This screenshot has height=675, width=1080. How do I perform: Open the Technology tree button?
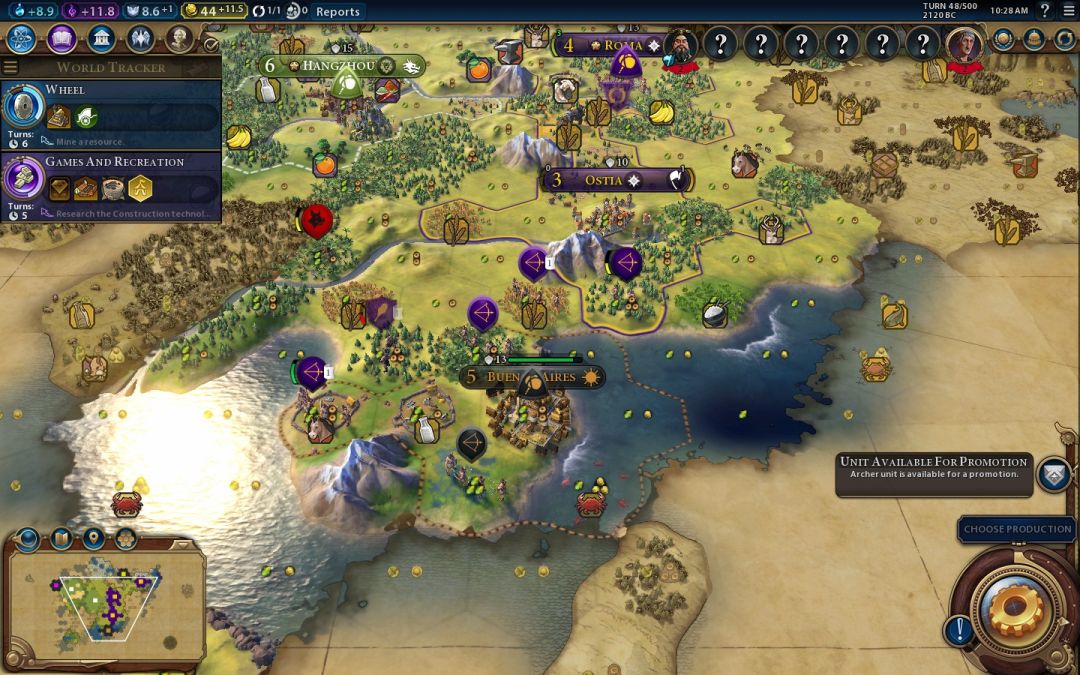click(22, 39)
